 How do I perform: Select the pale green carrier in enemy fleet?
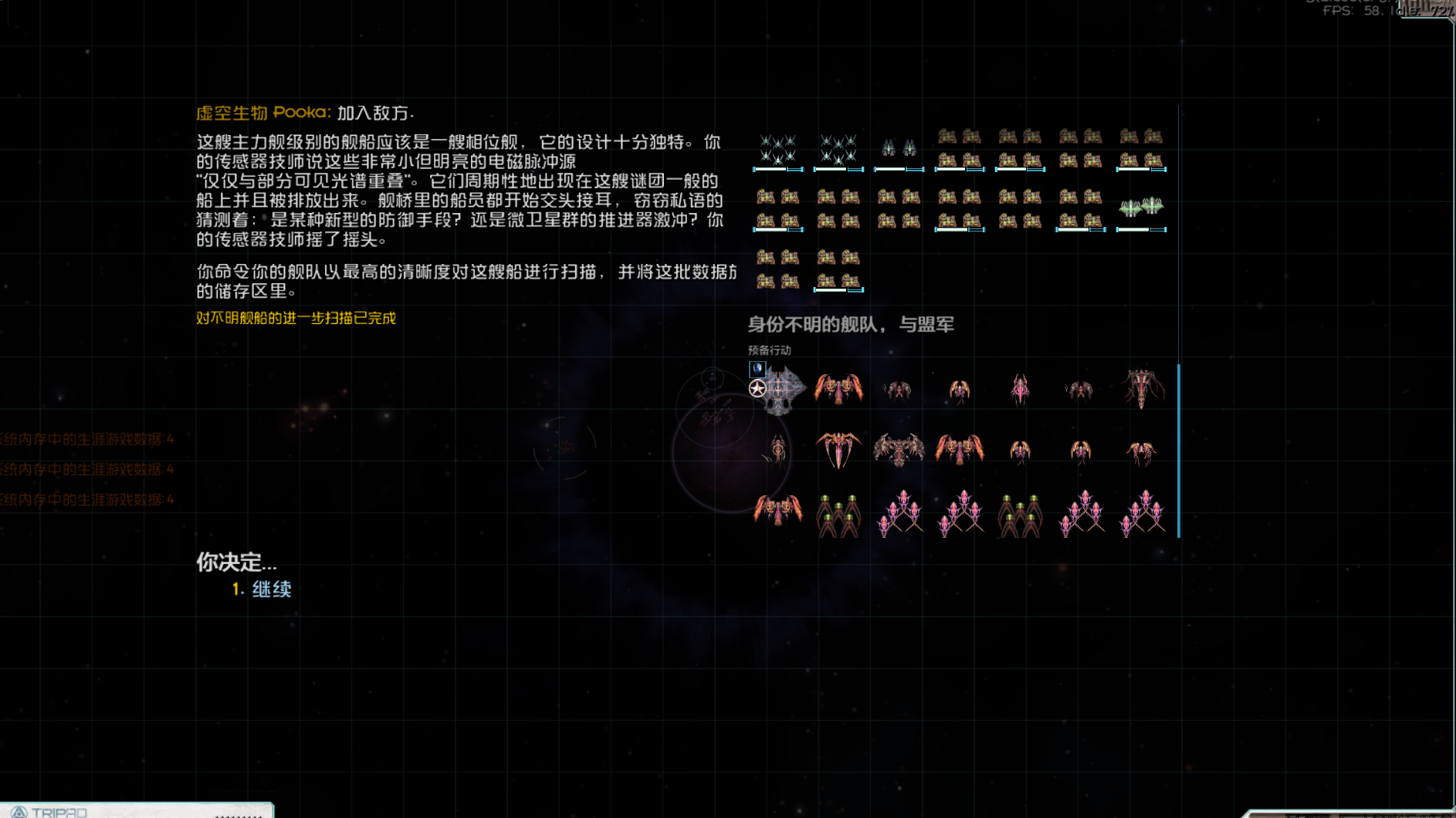pyautogui.click(x=1141, y=207)
